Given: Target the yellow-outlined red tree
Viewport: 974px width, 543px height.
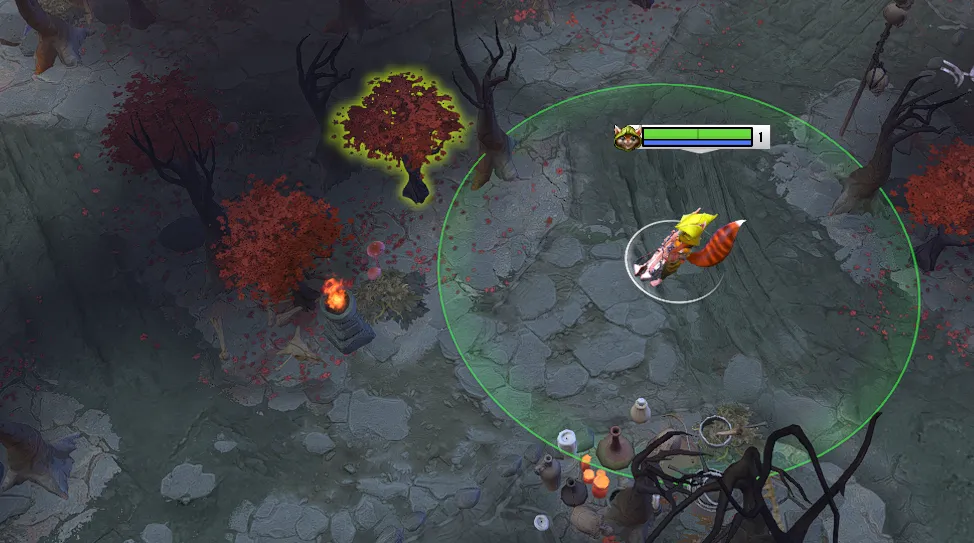Looking at the screenshot, I should click(402, 130).
